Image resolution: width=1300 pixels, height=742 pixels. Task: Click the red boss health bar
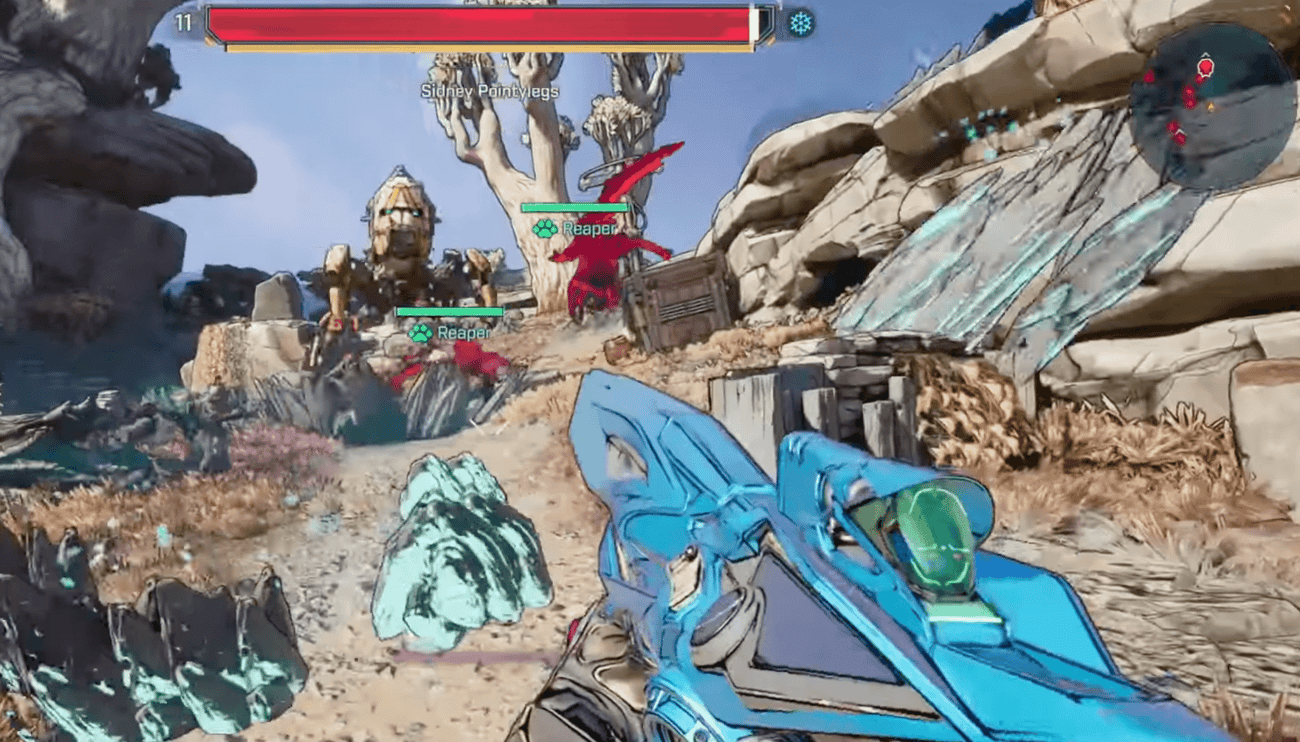coord(480,22)
